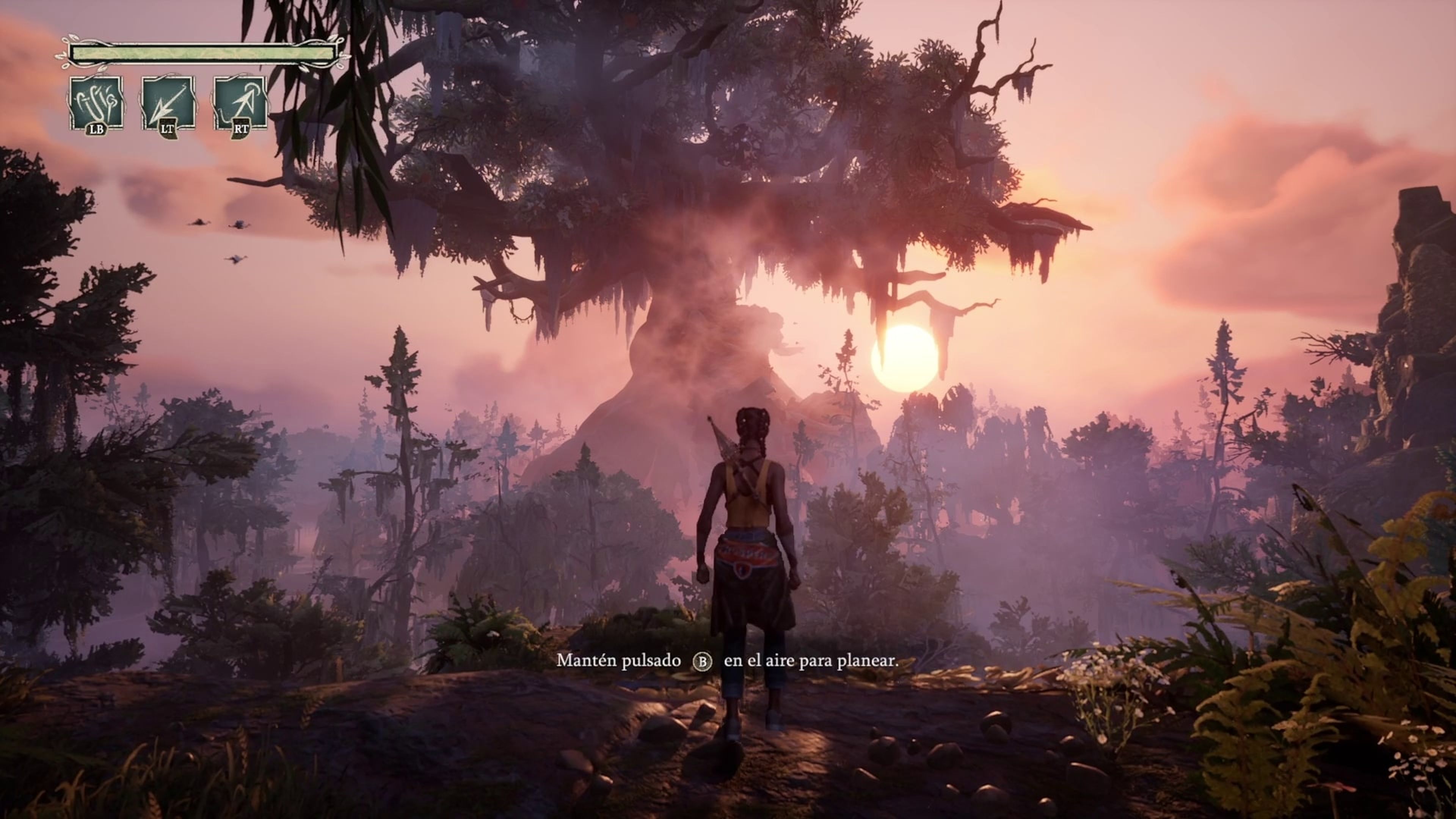This screenshot has height=819, width=1456.
Task: Use the upward arrow push ability
Action: point(240,104)
